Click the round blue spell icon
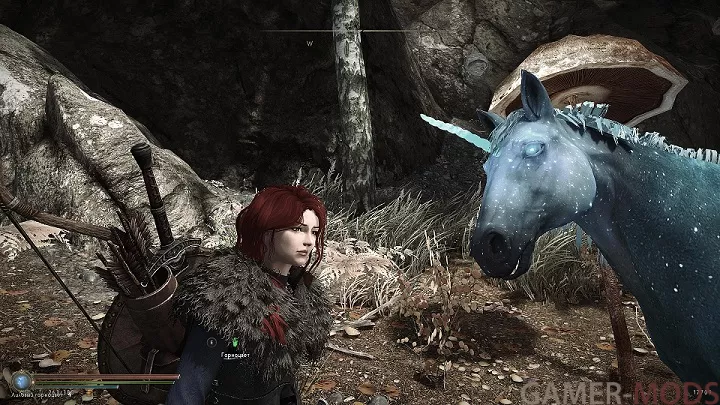The width and height of the screenshot is (720, 405). click(x=20, y=380)
